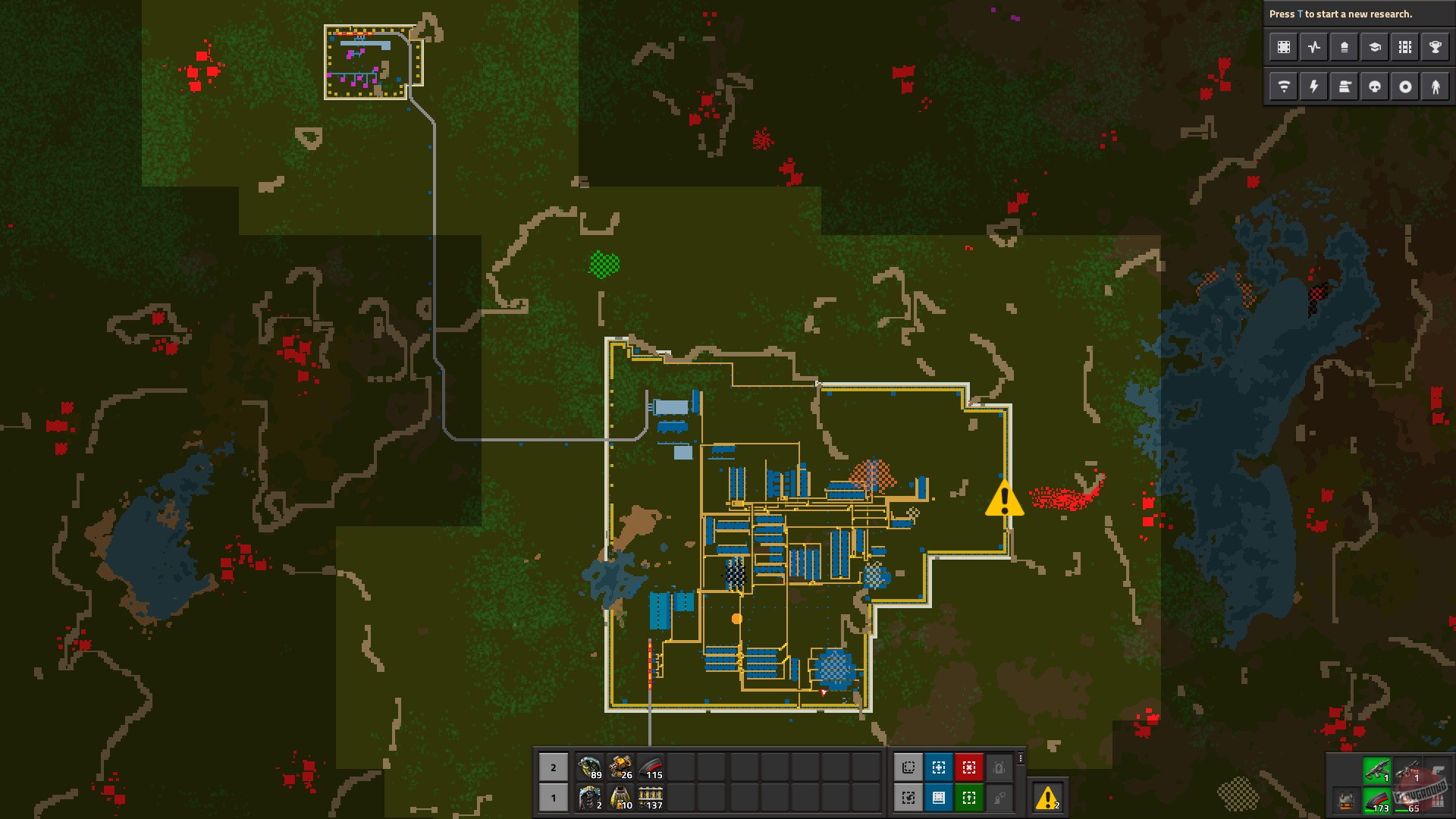Open the bonuses overview
This screenshot has width=1456, height=819.
point(1344,47)
